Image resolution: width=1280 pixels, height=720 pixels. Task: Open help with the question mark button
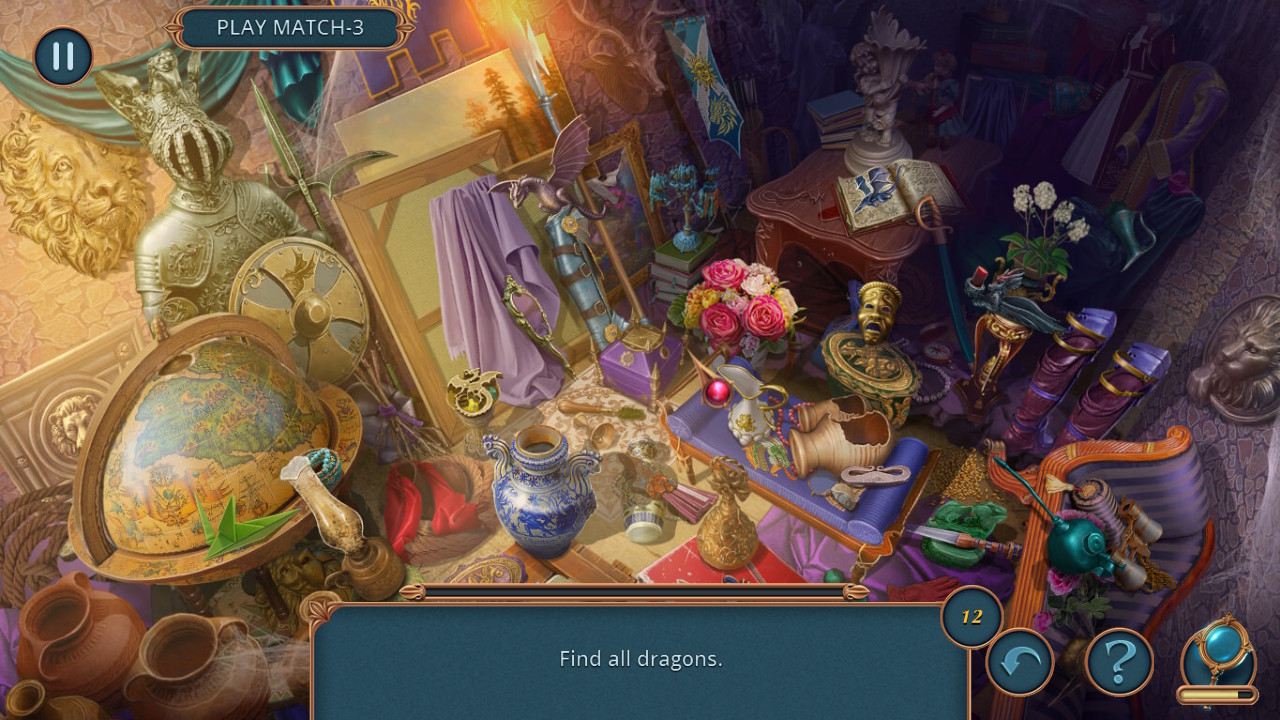tap(1119, 662)
